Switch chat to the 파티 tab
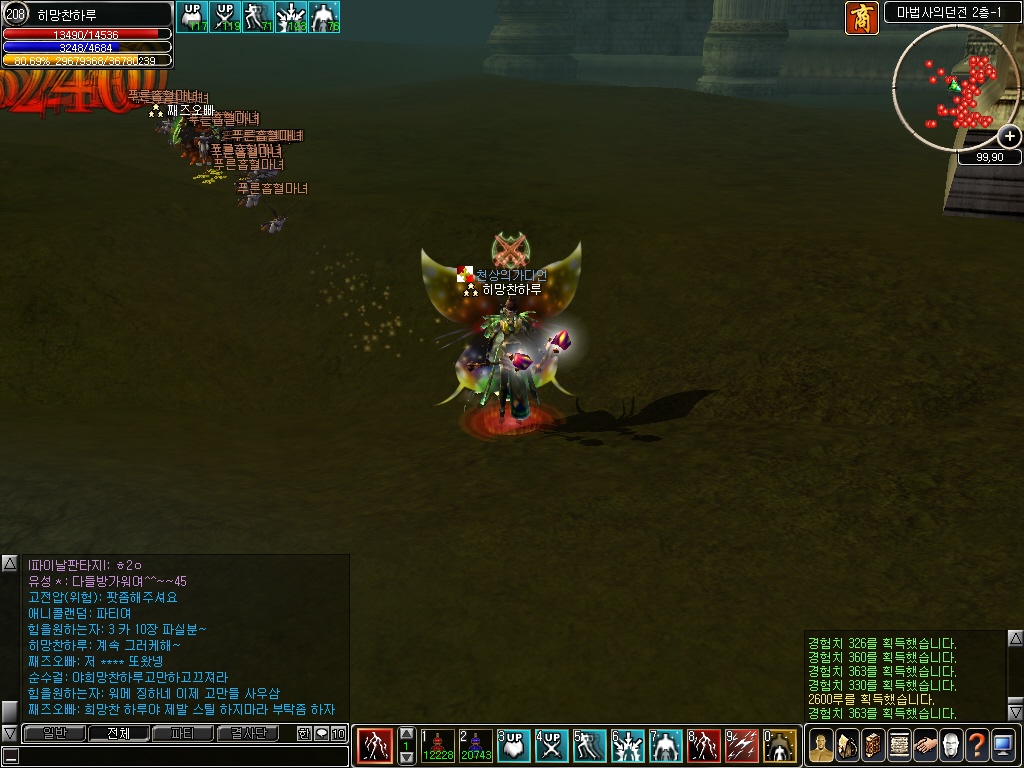Viewport: 1024px width, 768px height. [x=183, y=733]
